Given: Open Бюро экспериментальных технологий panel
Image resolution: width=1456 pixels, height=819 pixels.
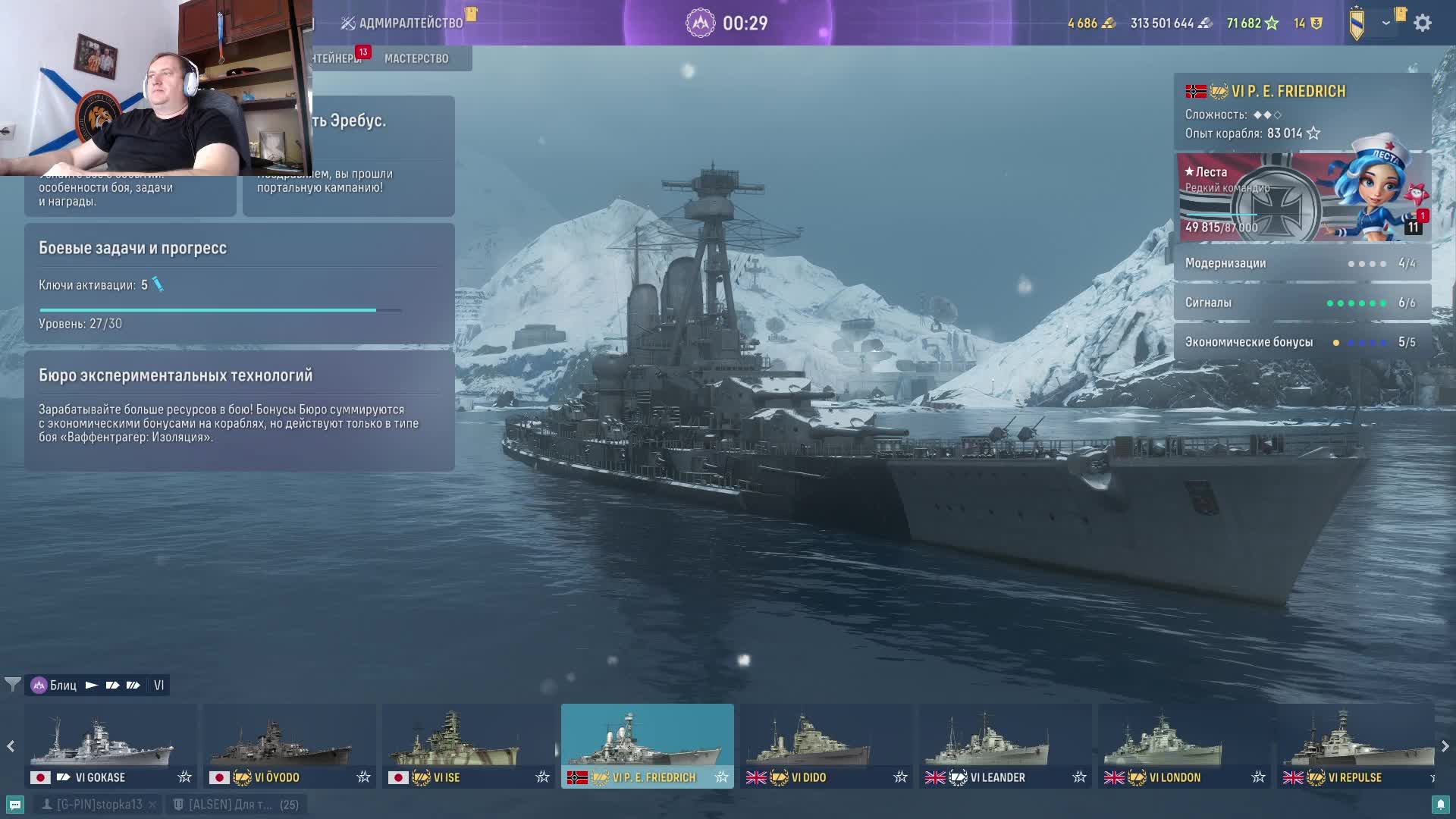Looking at the screenshot, I should tap(239, 409).
